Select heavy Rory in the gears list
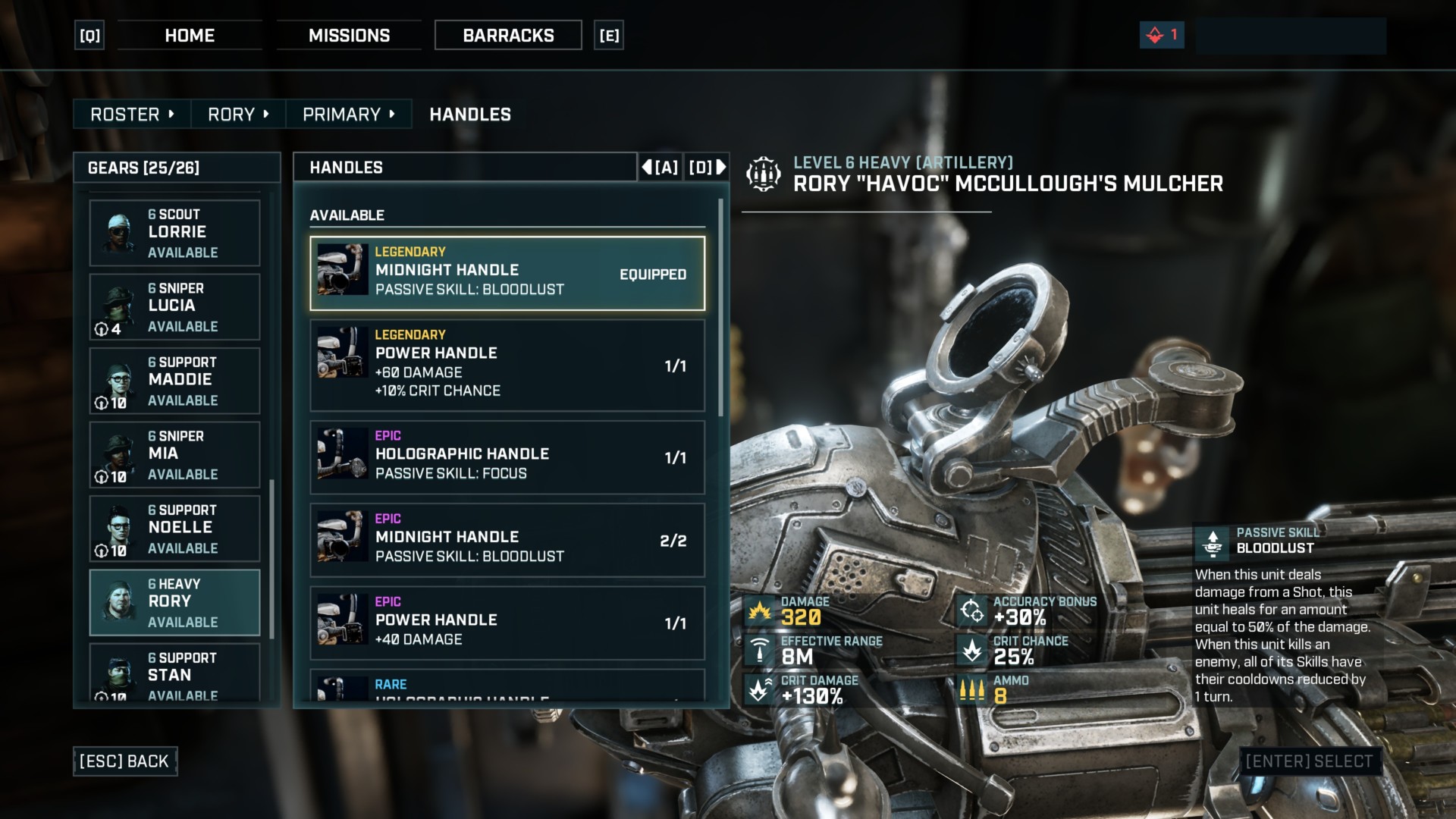 [175, 602]
